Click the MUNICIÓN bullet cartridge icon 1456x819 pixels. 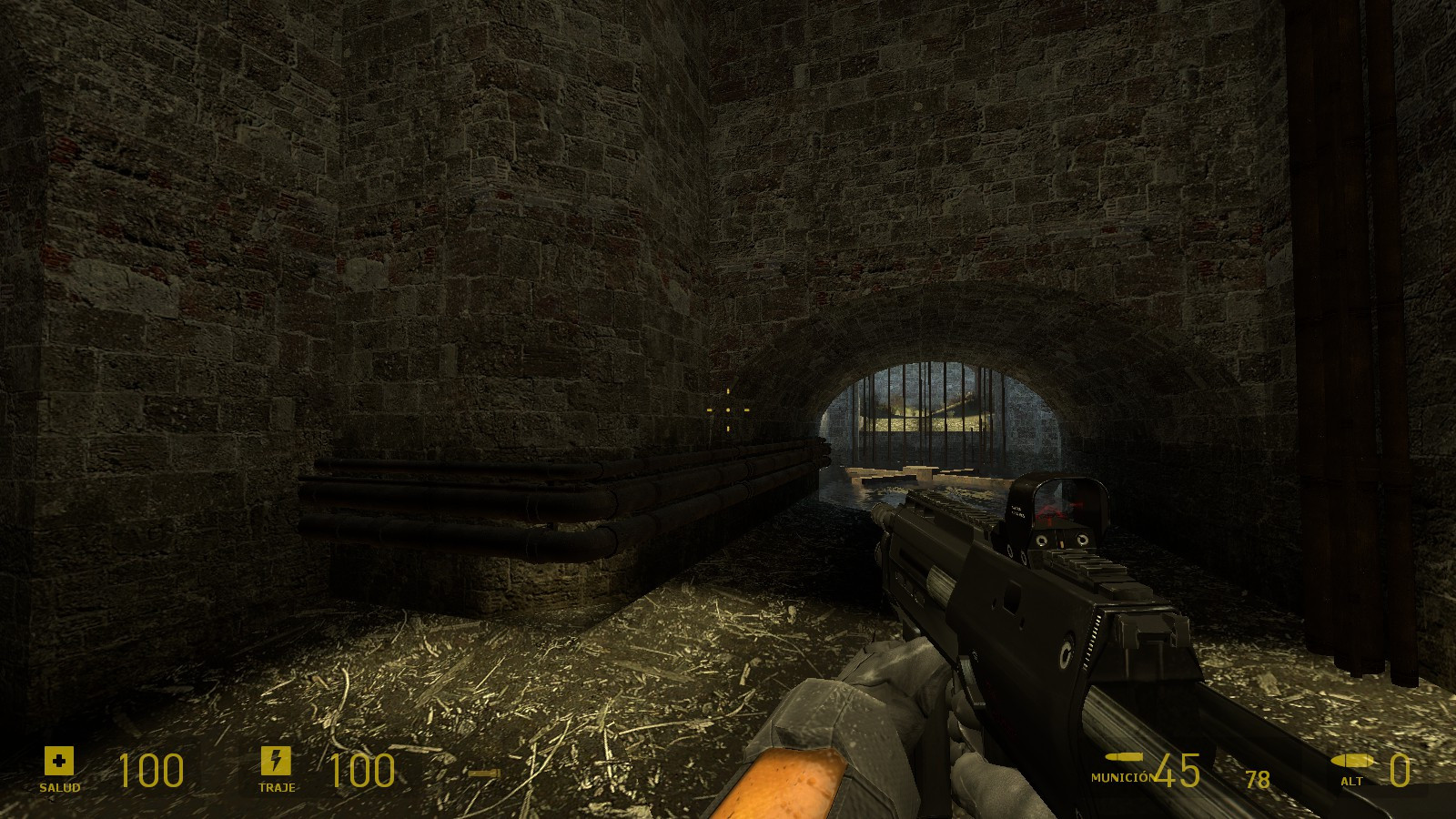point(1126,758)
